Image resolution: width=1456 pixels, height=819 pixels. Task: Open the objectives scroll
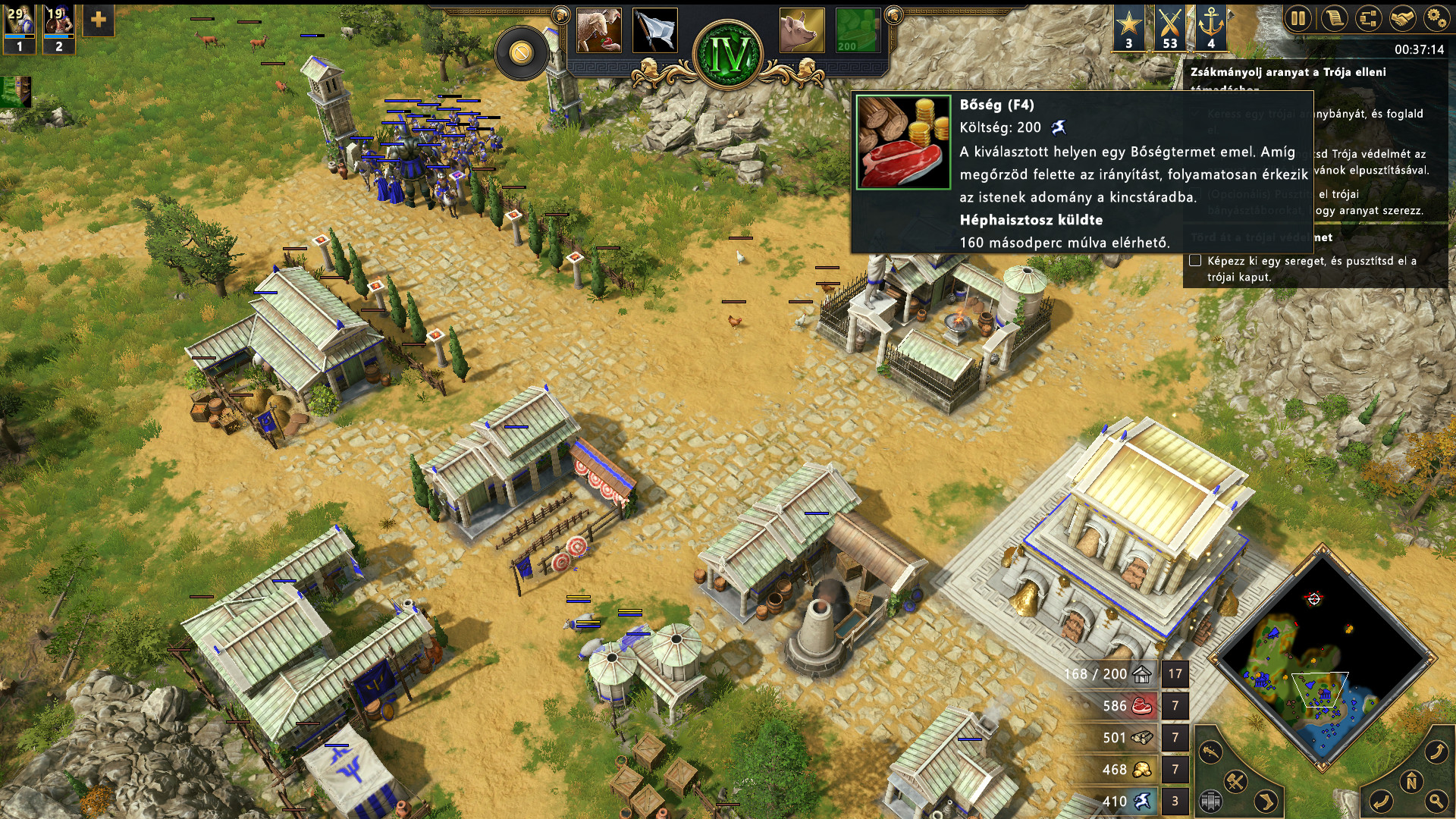point(1333,18)
